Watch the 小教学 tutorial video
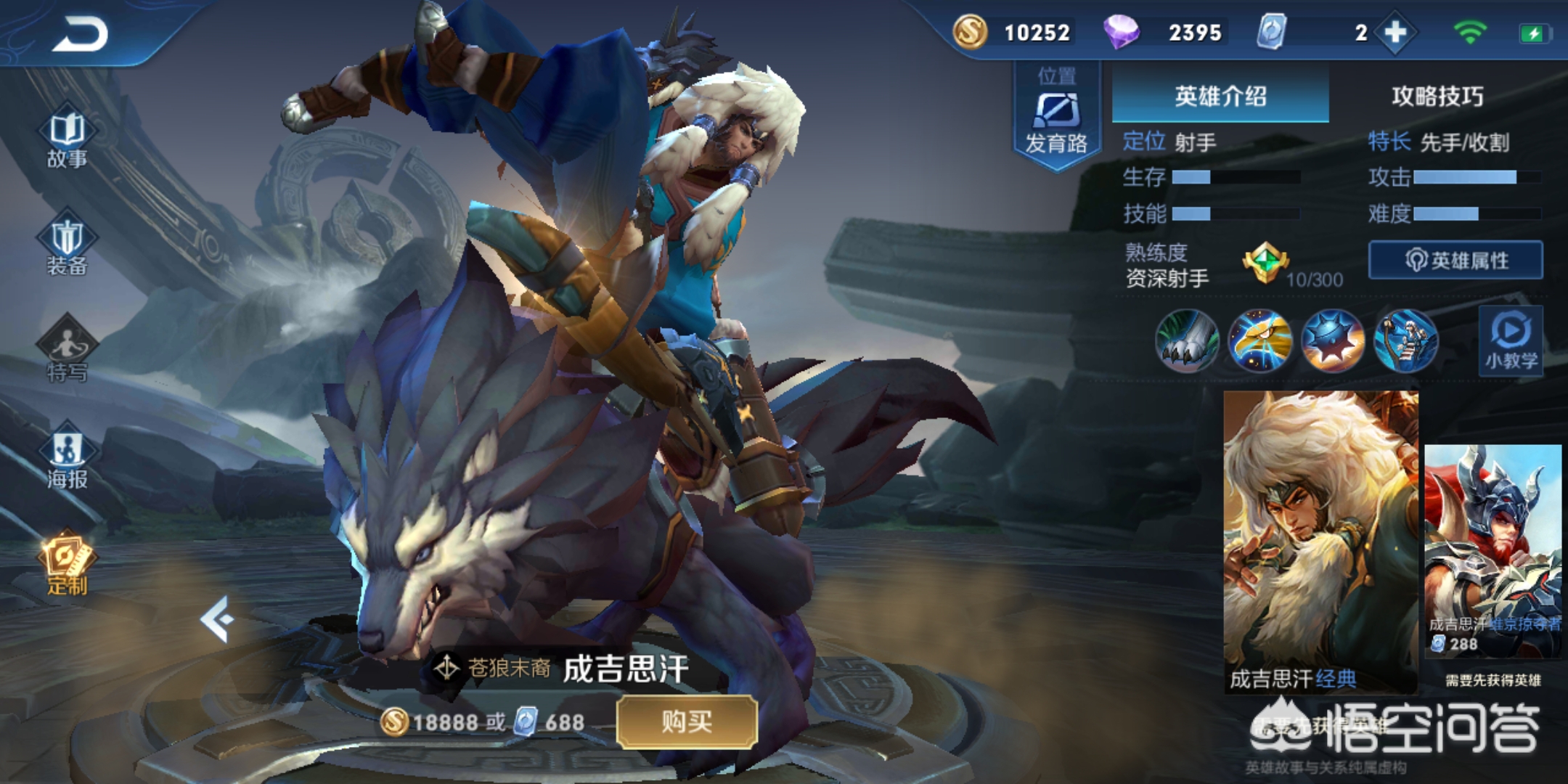 tap(1511, 340)
